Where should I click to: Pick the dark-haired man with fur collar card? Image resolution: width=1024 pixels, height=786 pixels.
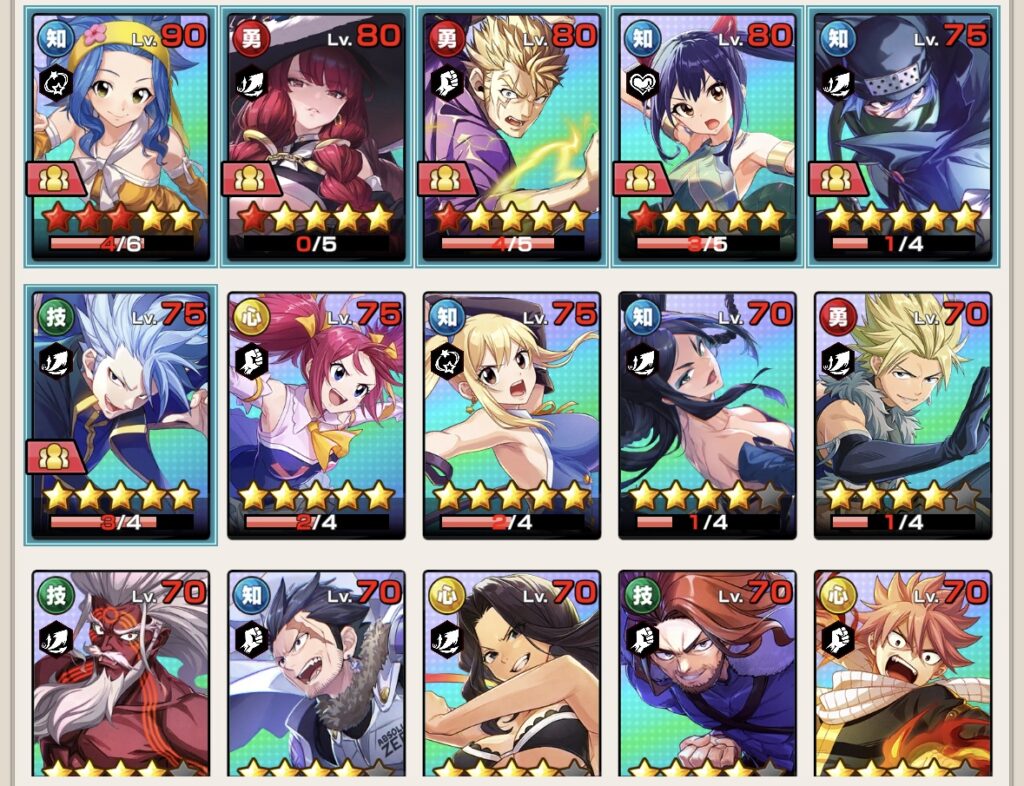(x=316, y=675)
